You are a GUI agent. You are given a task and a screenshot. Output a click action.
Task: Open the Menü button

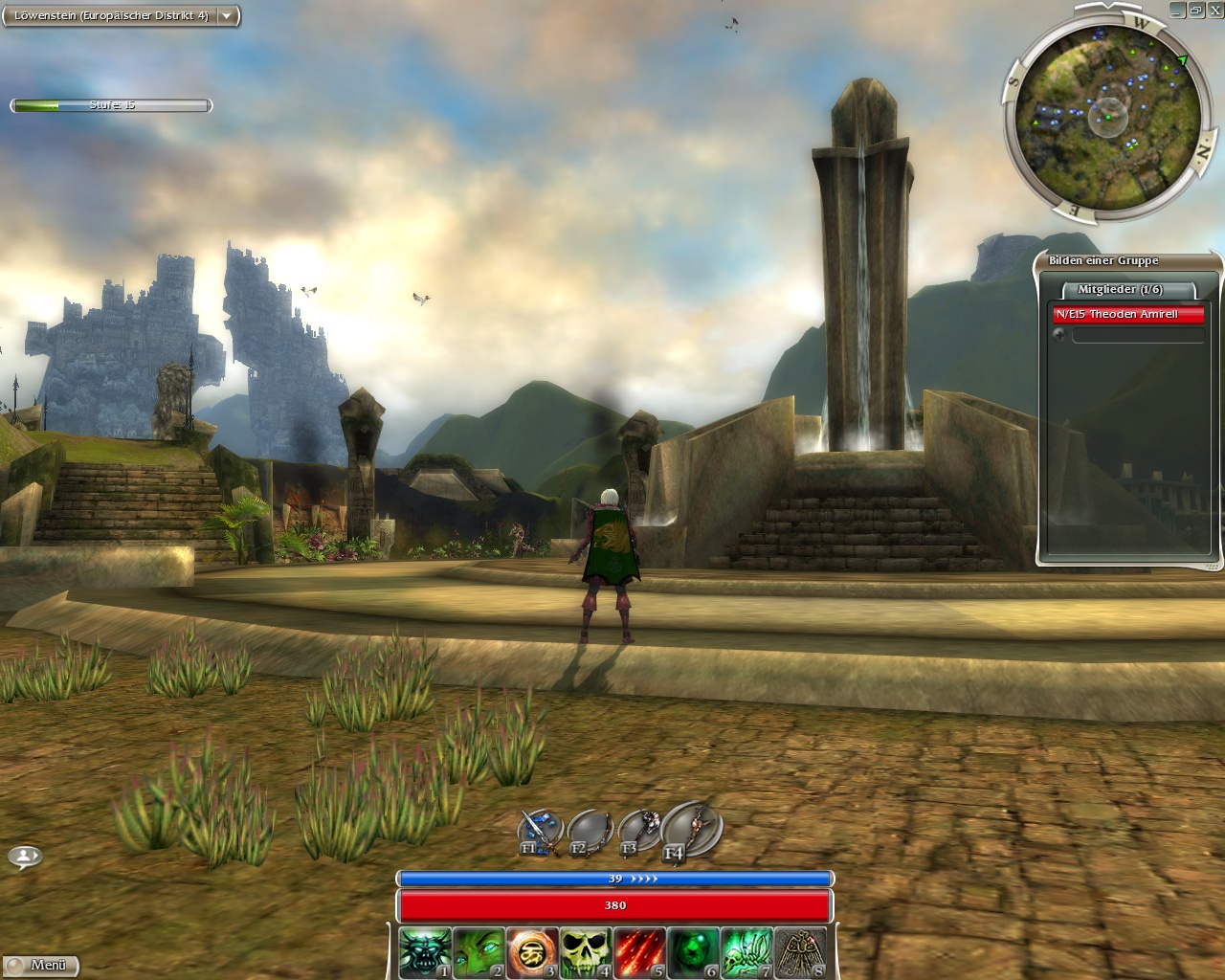click(40, 965)
